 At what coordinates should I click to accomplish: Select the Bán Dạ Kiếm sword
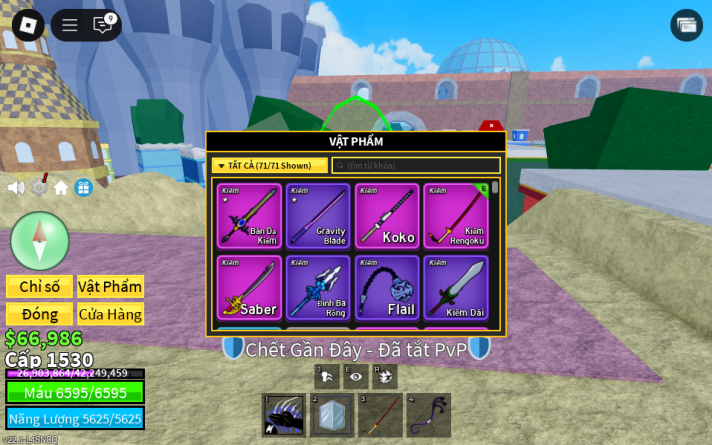(x=250, y=216)
